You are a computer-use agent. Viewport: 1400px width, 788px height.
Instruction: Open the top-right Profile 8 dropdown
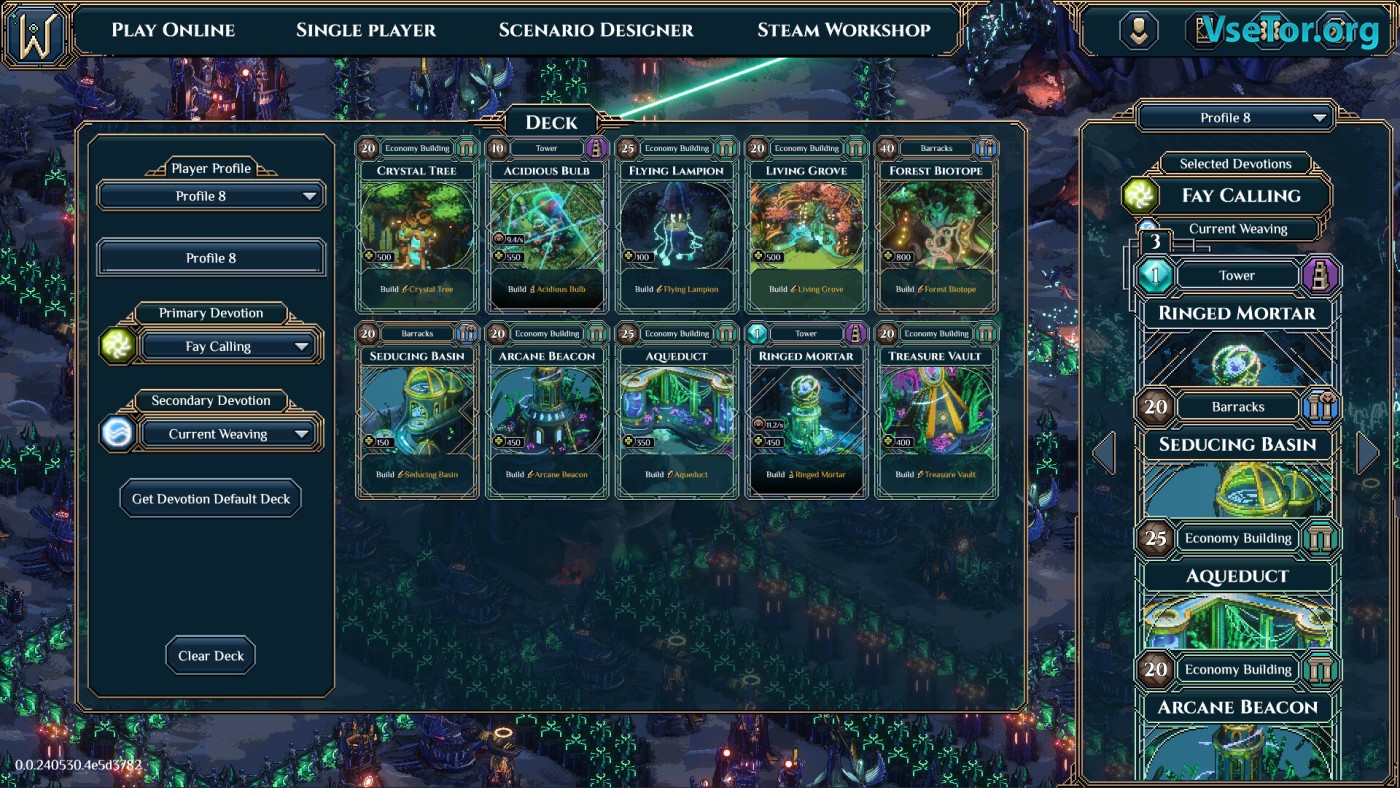coord(1236,118)
